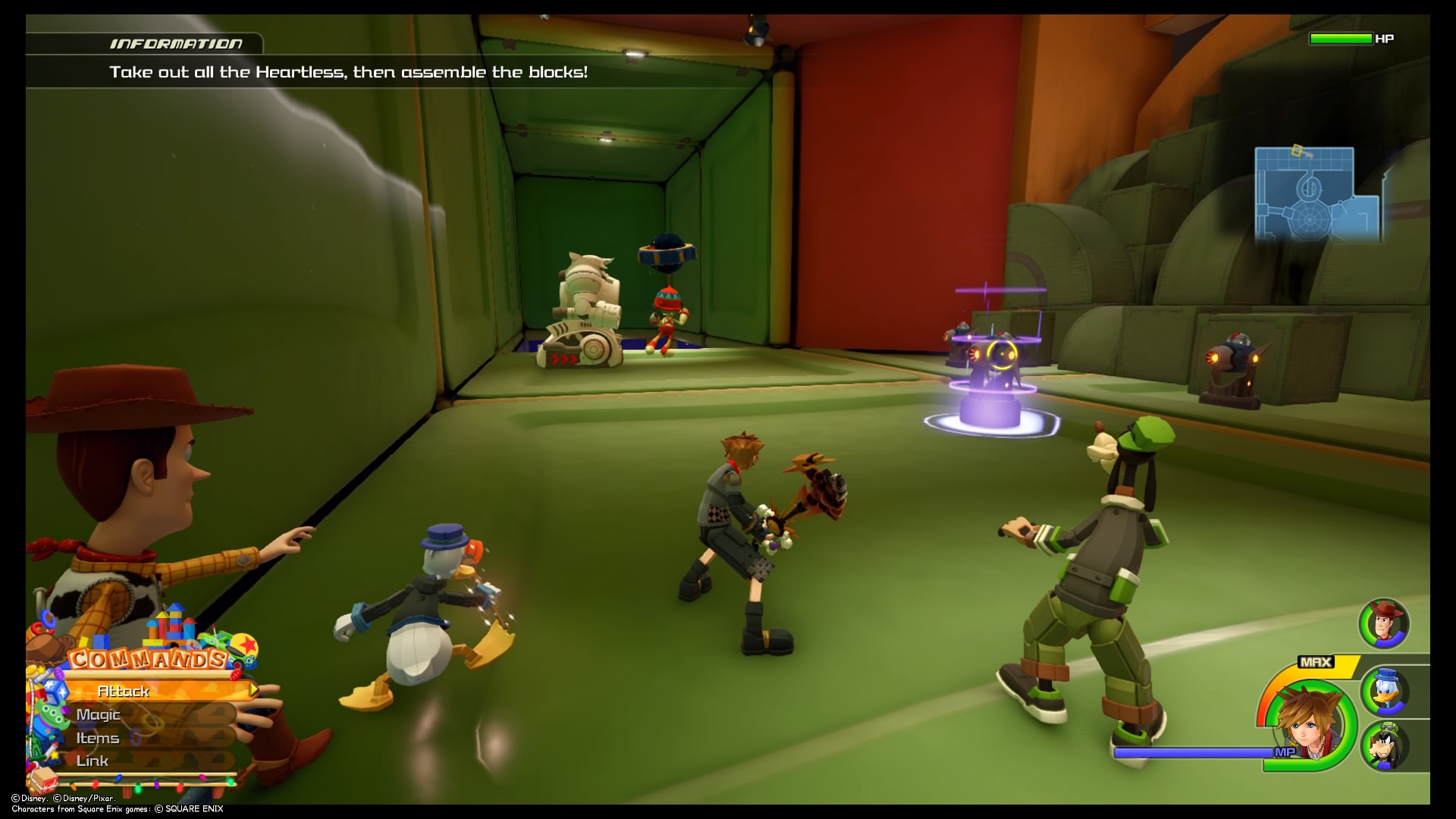This screenshot has width=1456, height=819.
Task: Open the Items command menu
Action: coord(99,739)
